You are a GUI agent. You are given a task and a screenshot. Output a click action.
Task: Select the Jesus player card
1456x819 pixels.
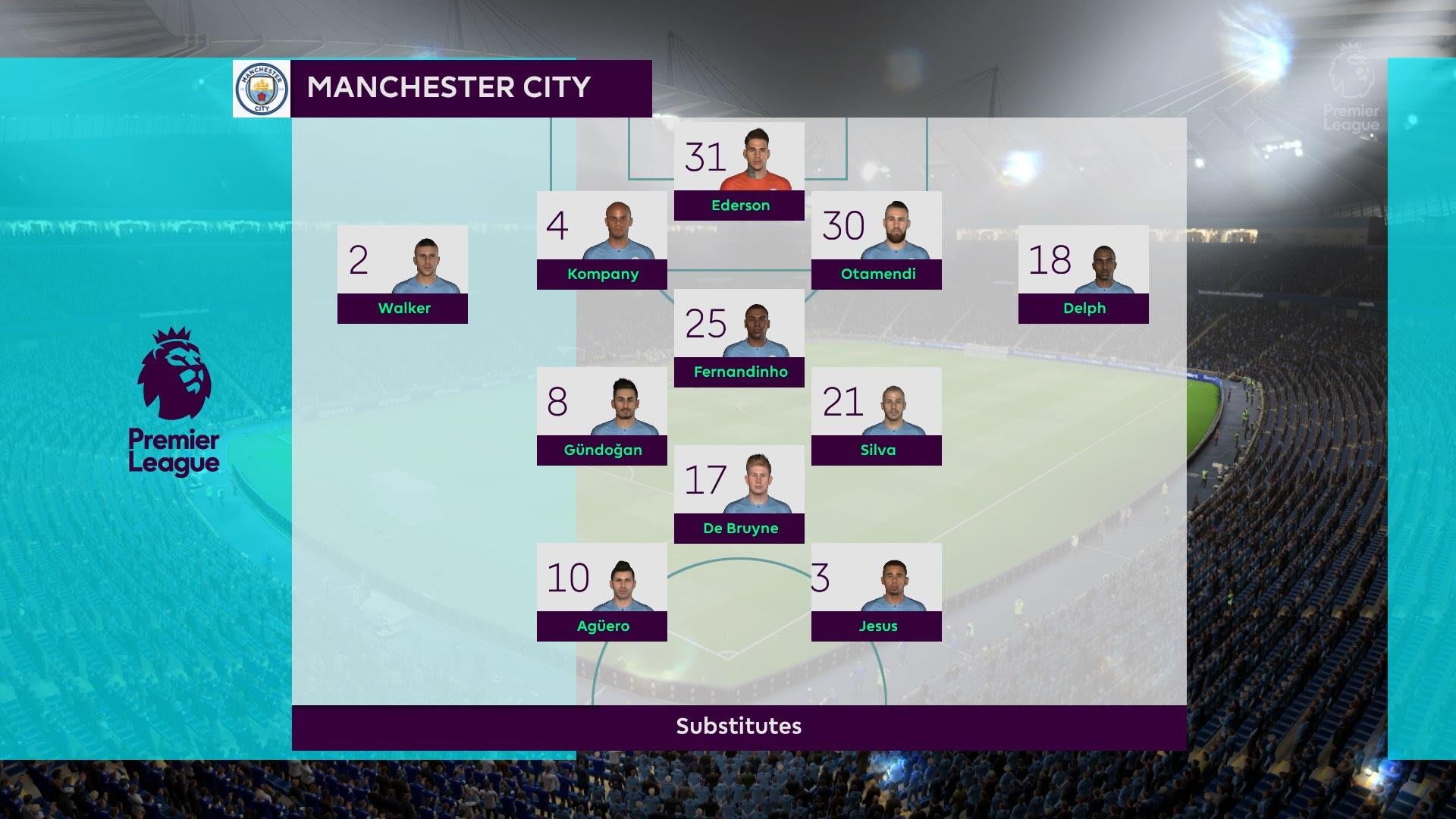pyautogui.click(x=876, y=592)
